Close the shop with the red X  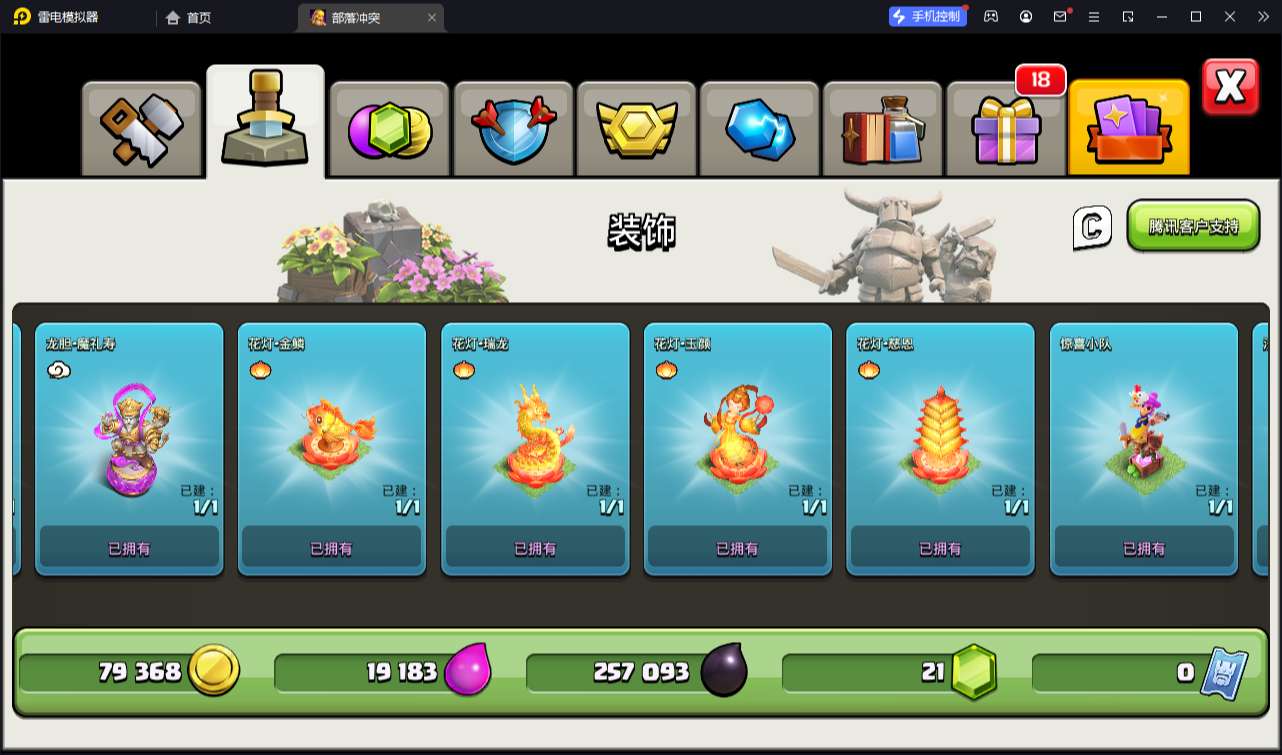(1230, 88)
